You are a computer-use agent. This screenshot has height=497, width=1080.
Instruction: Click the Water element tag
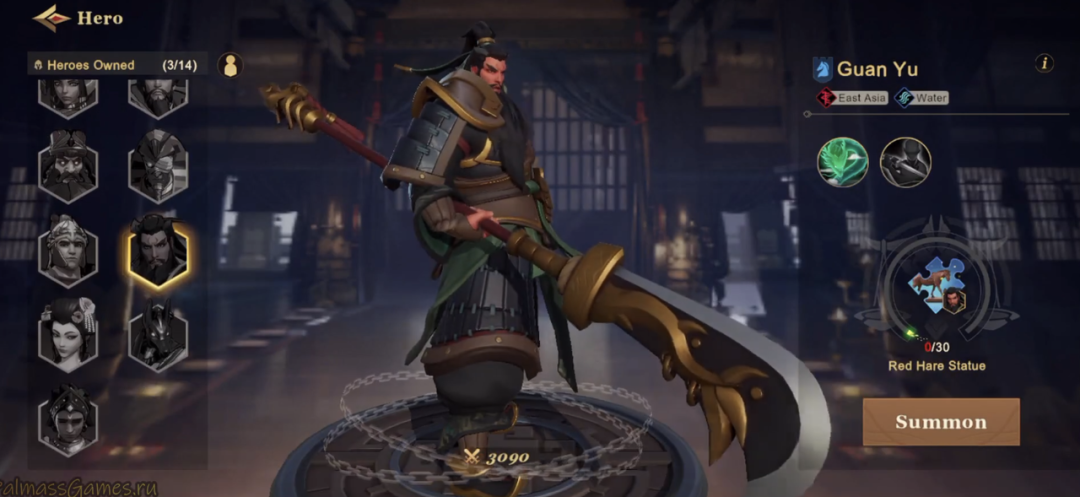click(x=921, y=98)
